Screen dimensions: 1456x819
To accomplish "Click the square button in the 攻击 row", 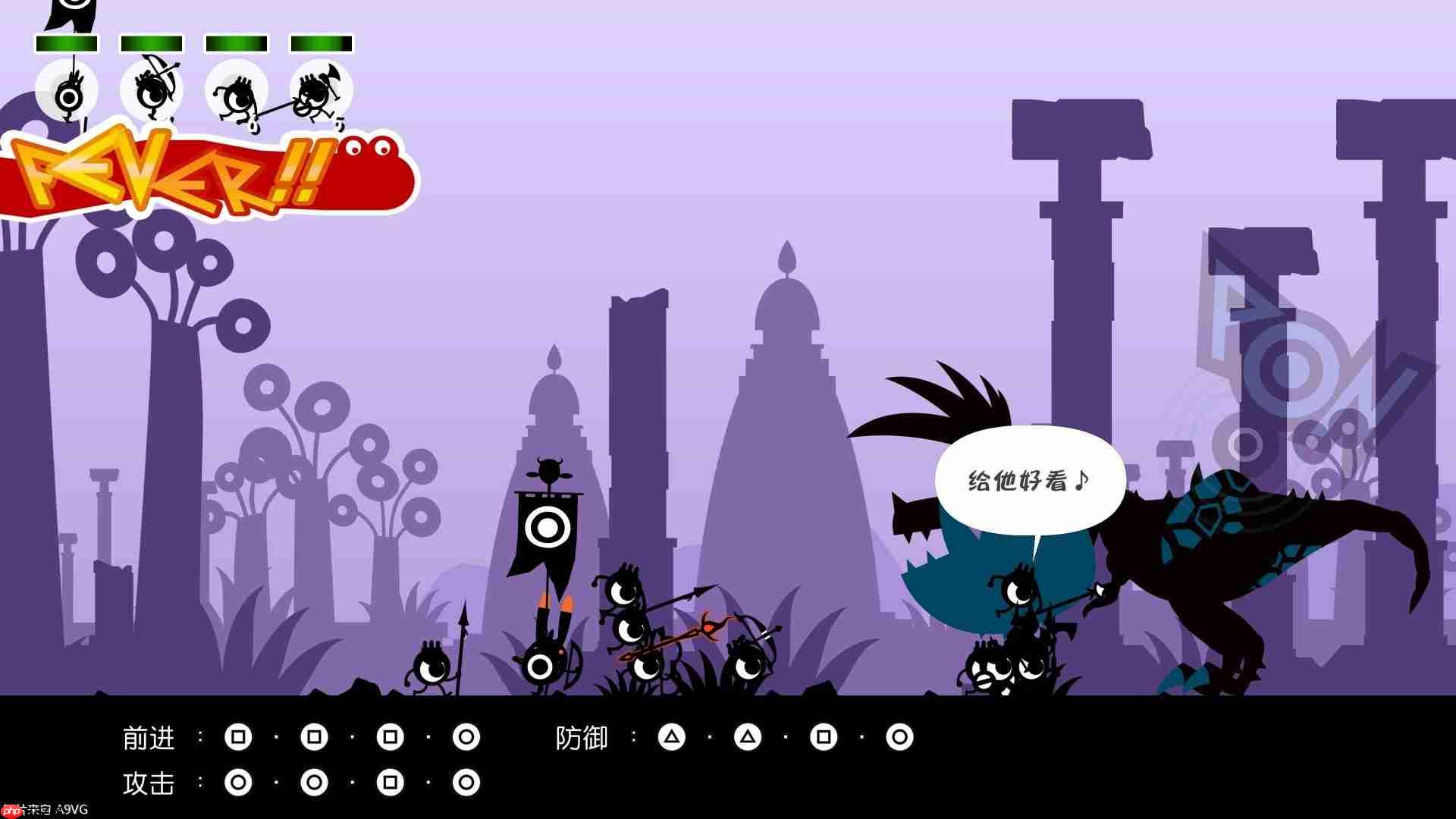I will point(390,782).
